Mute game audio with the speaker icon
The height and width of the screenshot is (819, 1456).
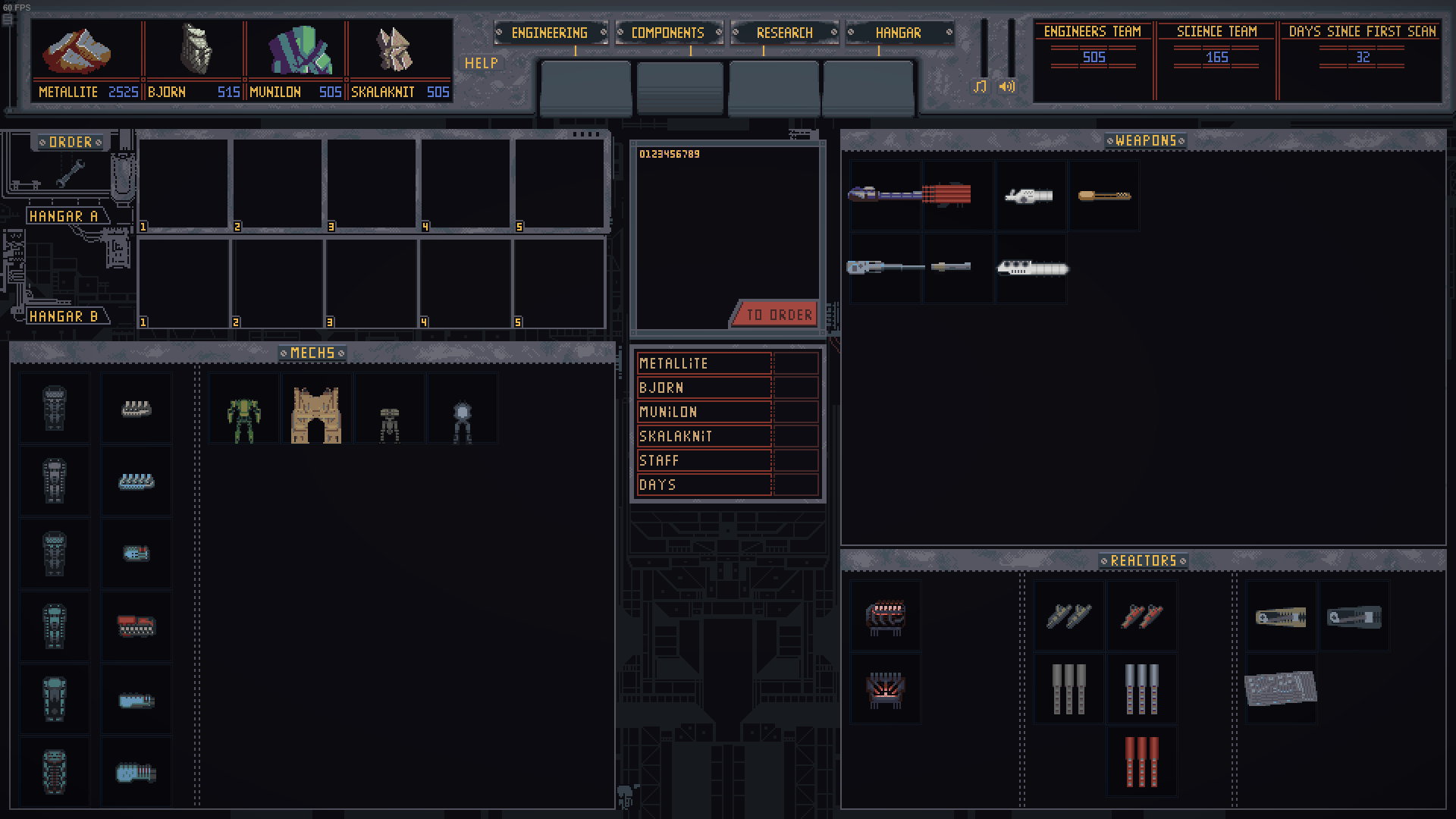coord(1008,87)
